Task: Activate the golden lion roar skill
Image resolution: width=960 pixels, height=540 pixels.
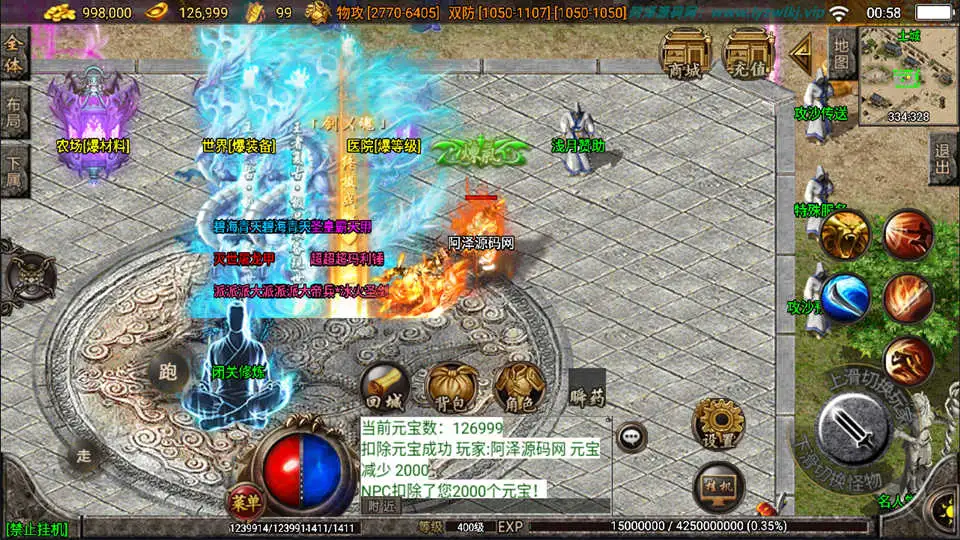Action: click(846, 234)
